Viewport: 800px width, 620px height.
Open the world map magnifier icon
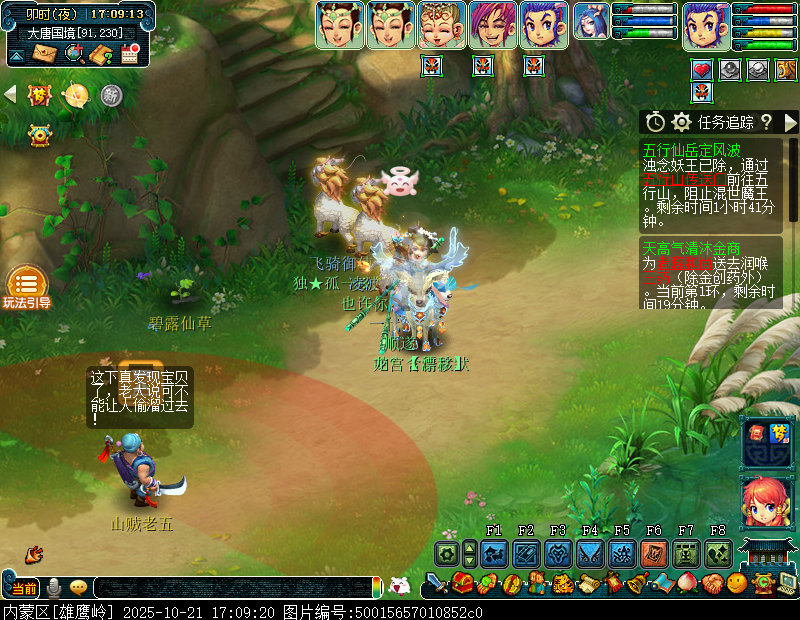[x=74, y=54]
